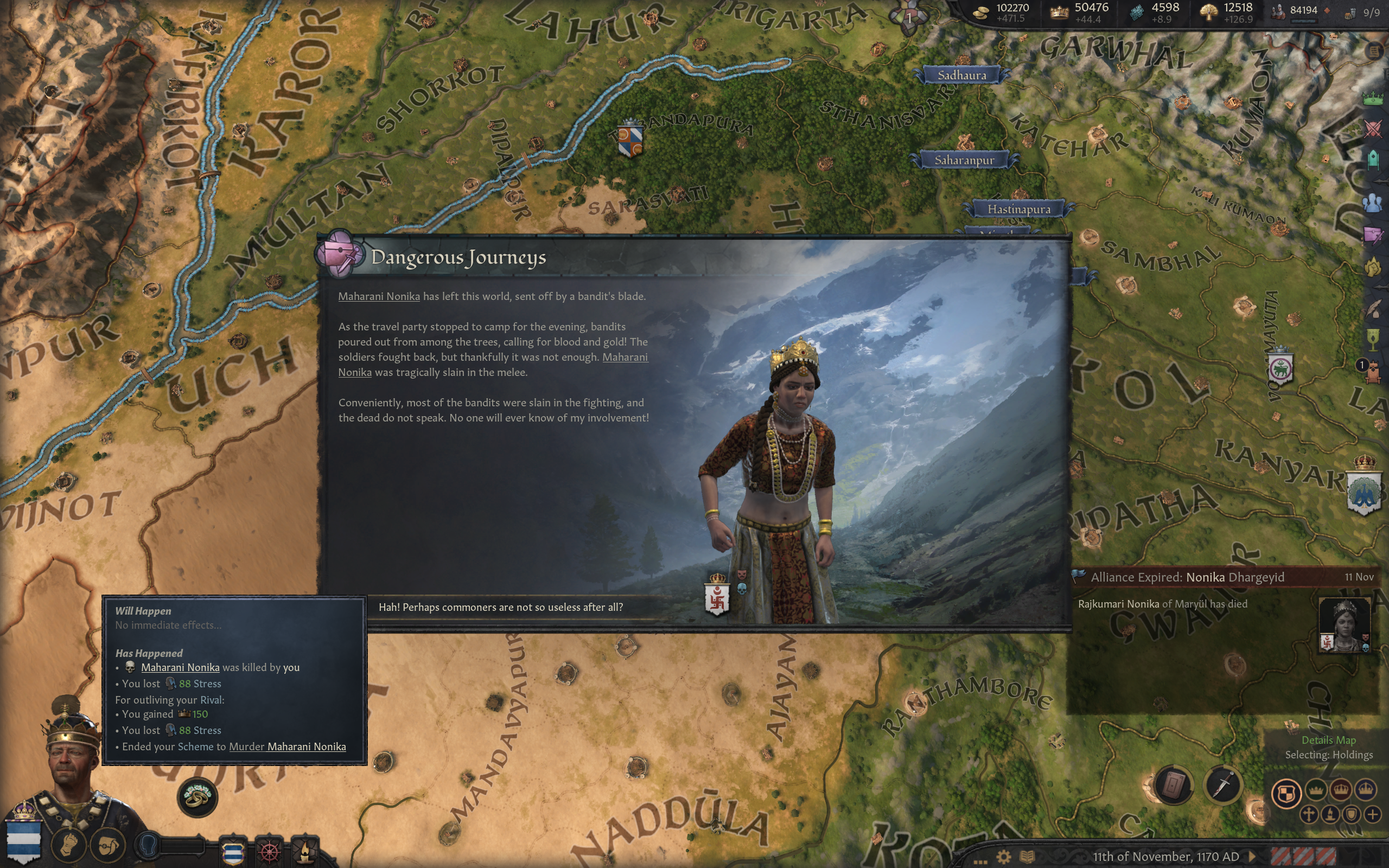Click the Alliance Expired notification portrait
Viewport: 1389px width, 868px height.
point(1343,624)
